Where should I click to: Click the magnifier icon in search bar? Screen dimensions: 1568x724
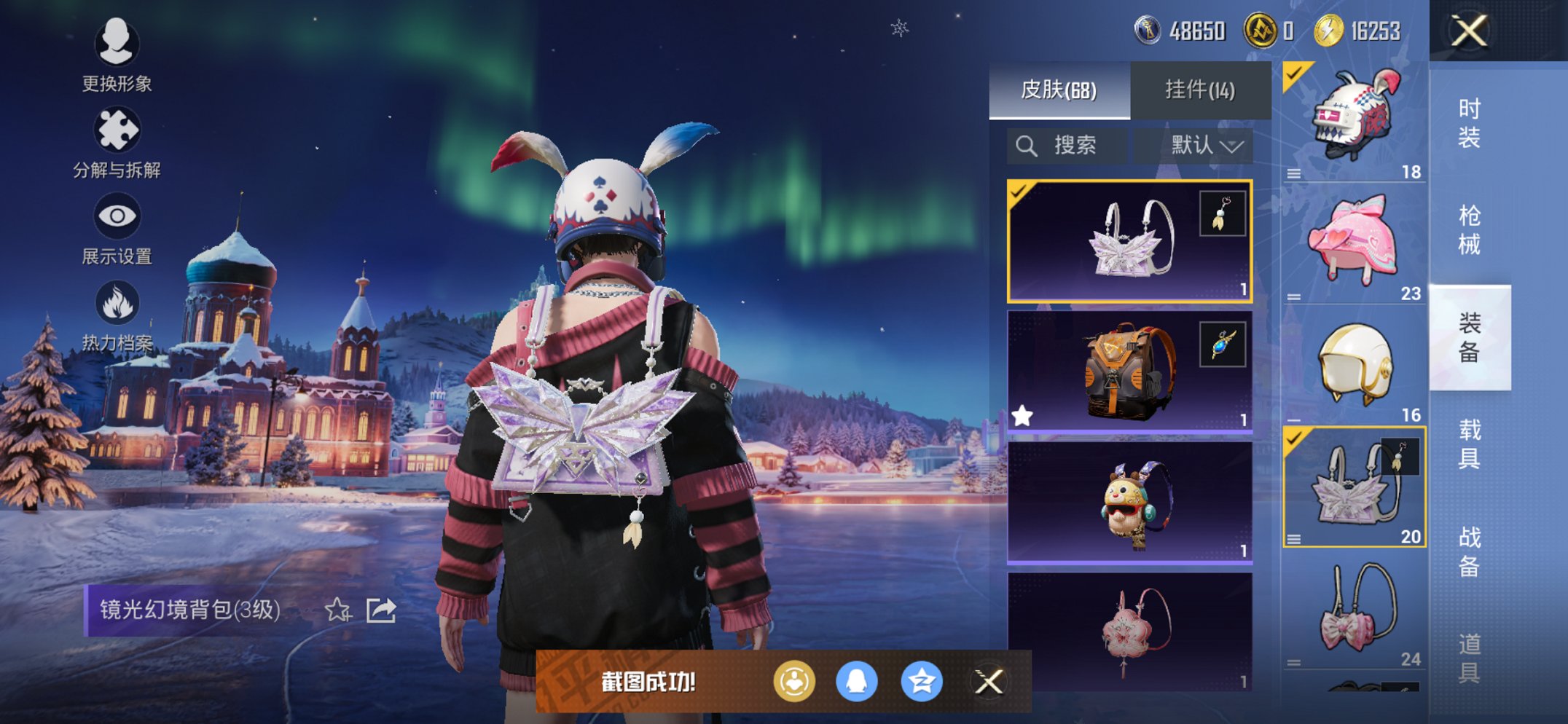[1028, 145]
